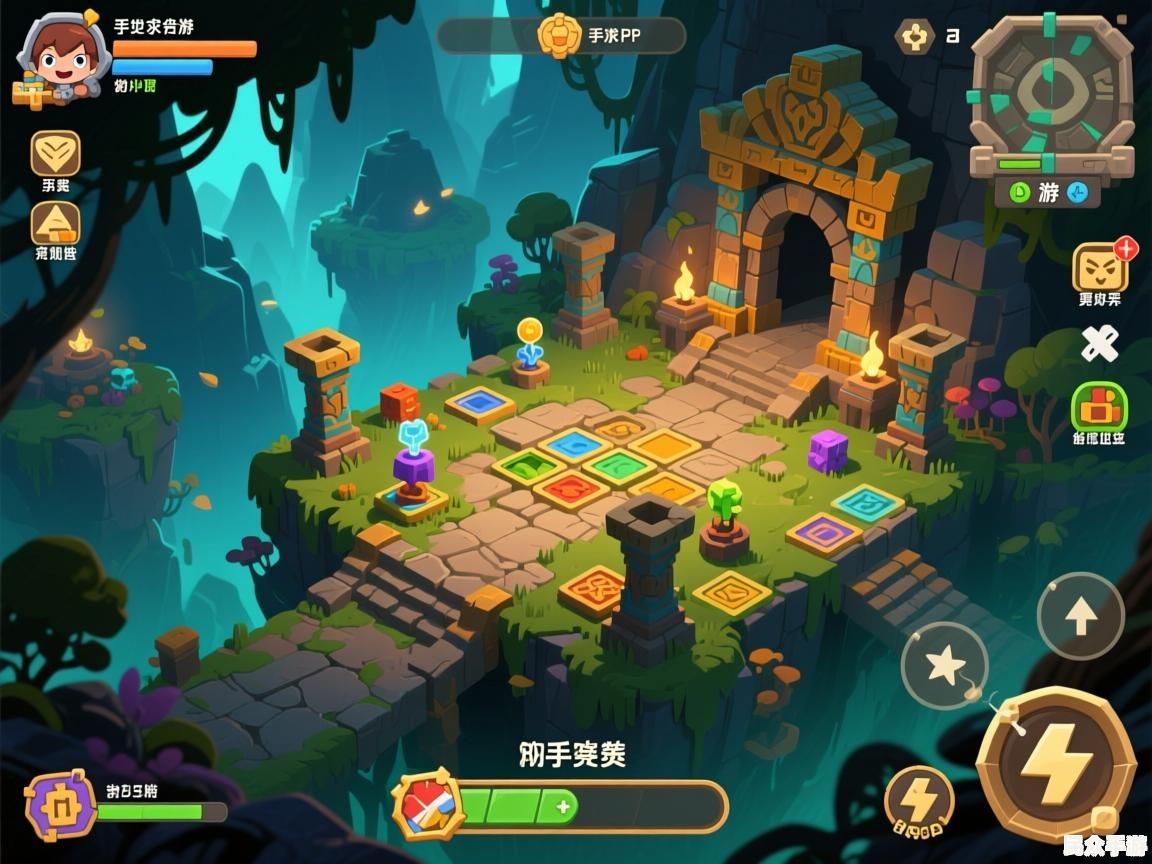Activate the star skill button
1152x864 pixels.
[x=944, y=666]
